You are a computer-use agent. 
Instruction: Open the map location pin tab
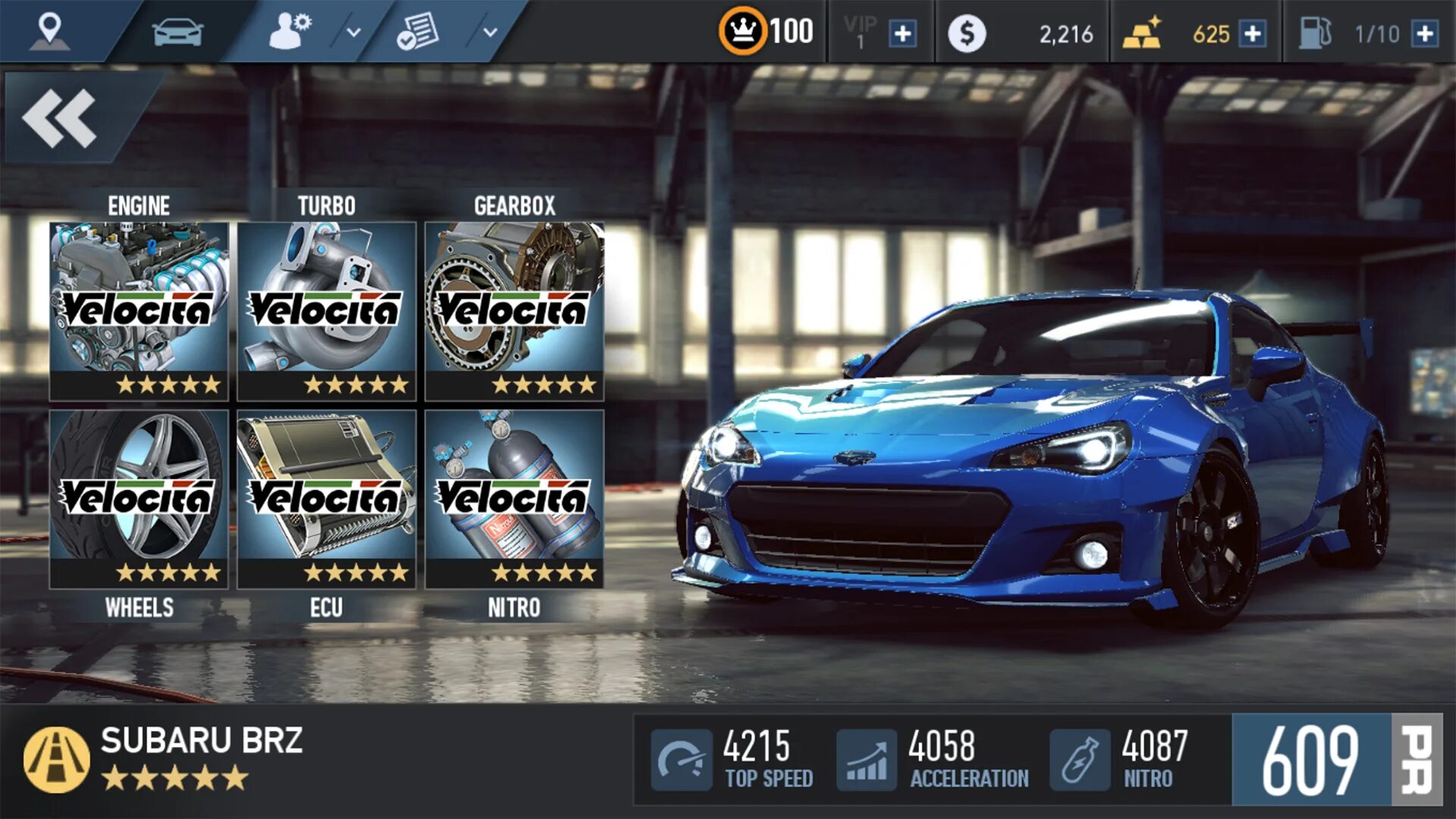click(x=50, y=32)
